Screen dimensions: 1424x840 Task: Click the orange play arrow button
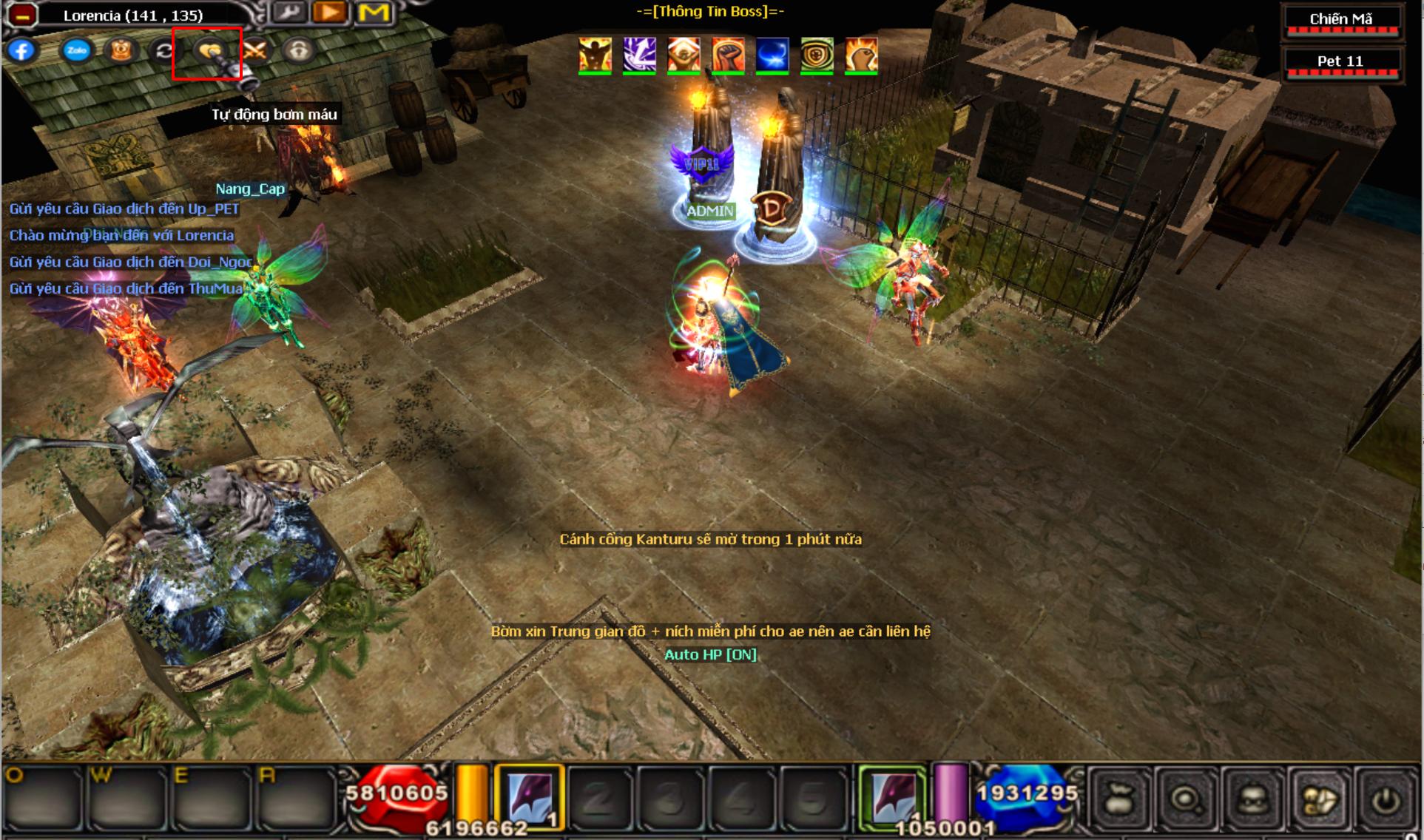(x=330, y=13)
